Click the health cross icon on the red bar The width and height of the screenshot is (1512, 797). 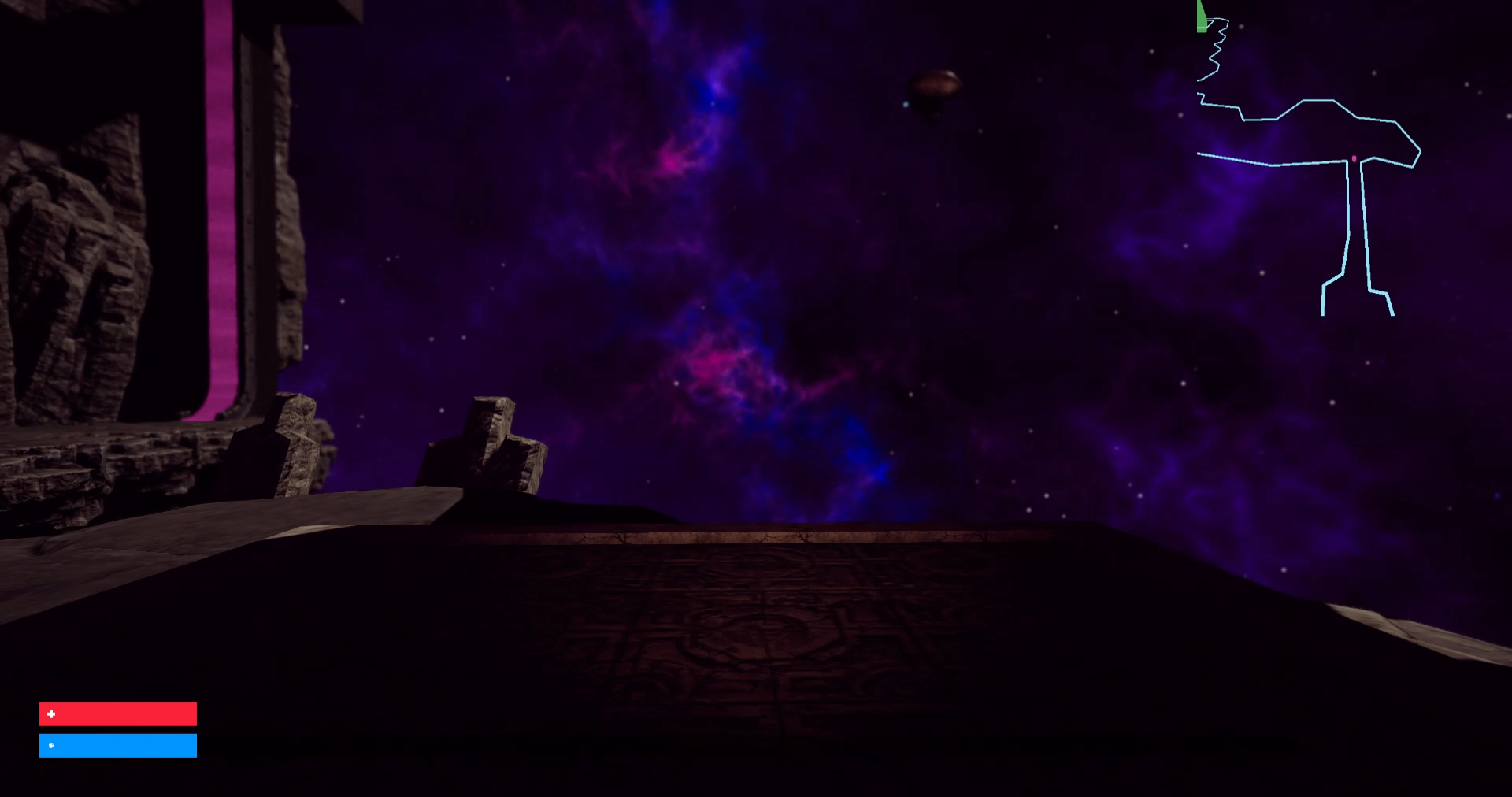[x=50, y=714]
